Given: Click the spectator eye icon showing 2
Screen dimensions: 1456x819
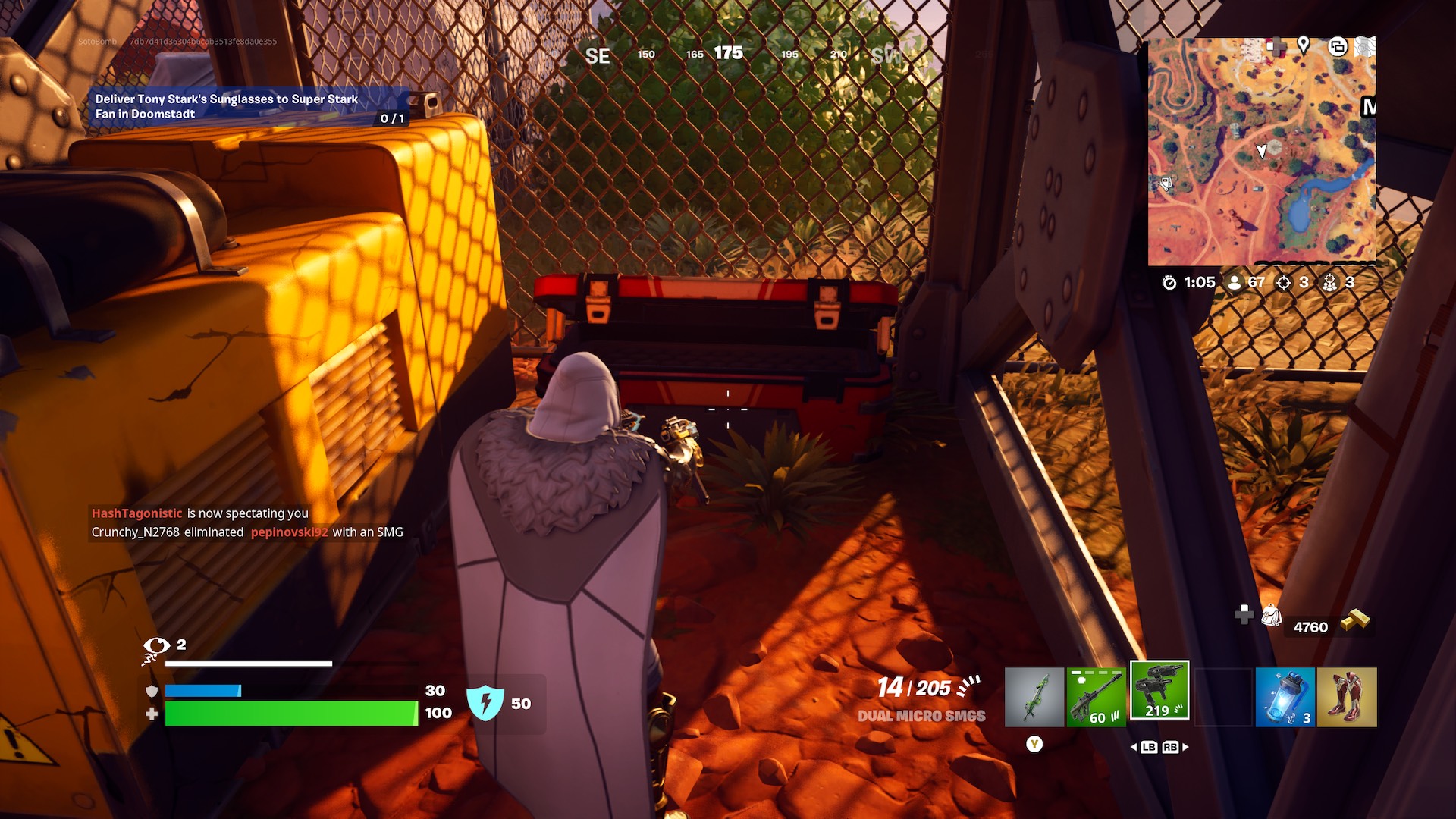Looking at the screenshot, I should pos(157,647).
